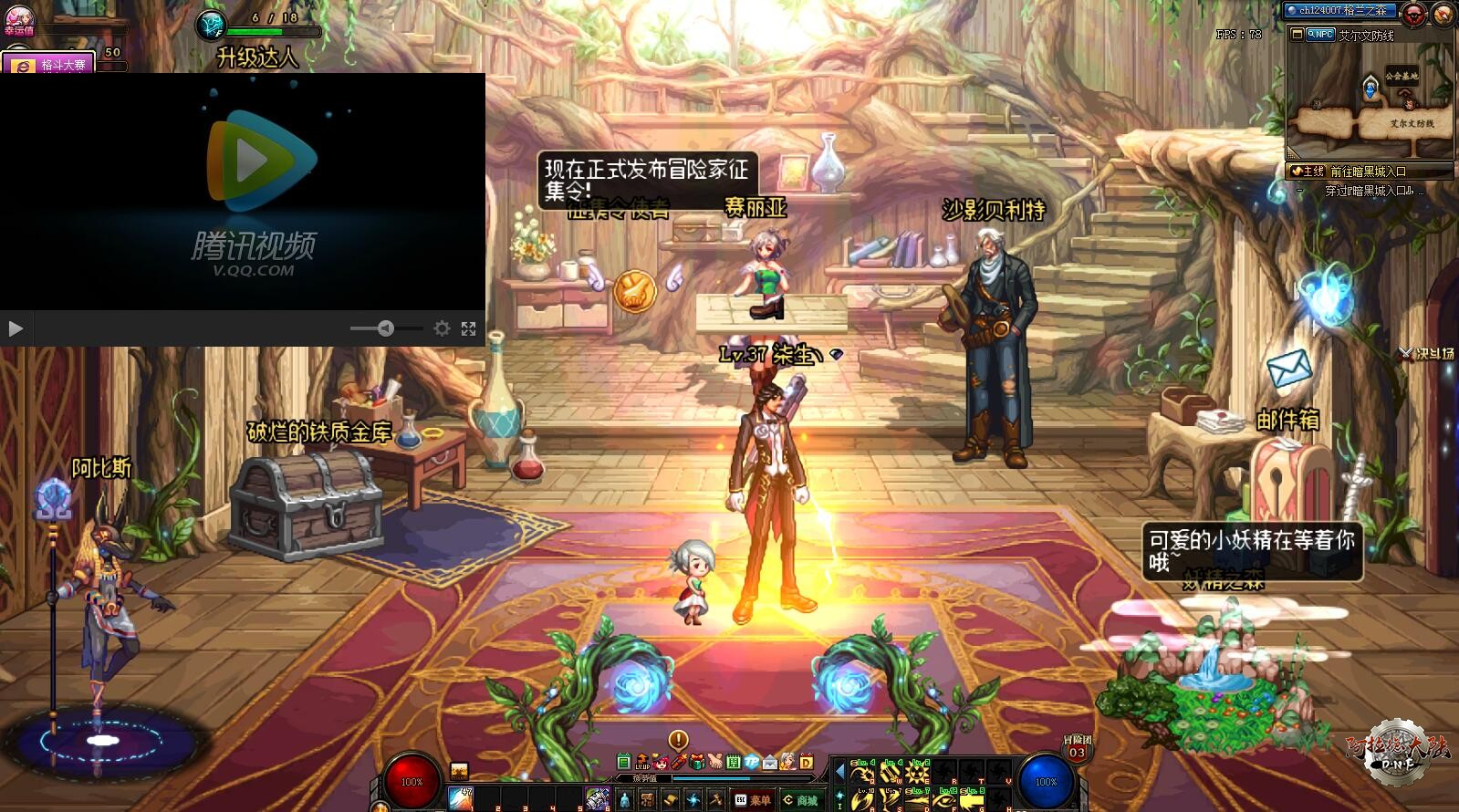The width and height of the screenshot is (1459, 812).
Task: Click the yellow exclamation mark notification
Action: tap(678, 740)
